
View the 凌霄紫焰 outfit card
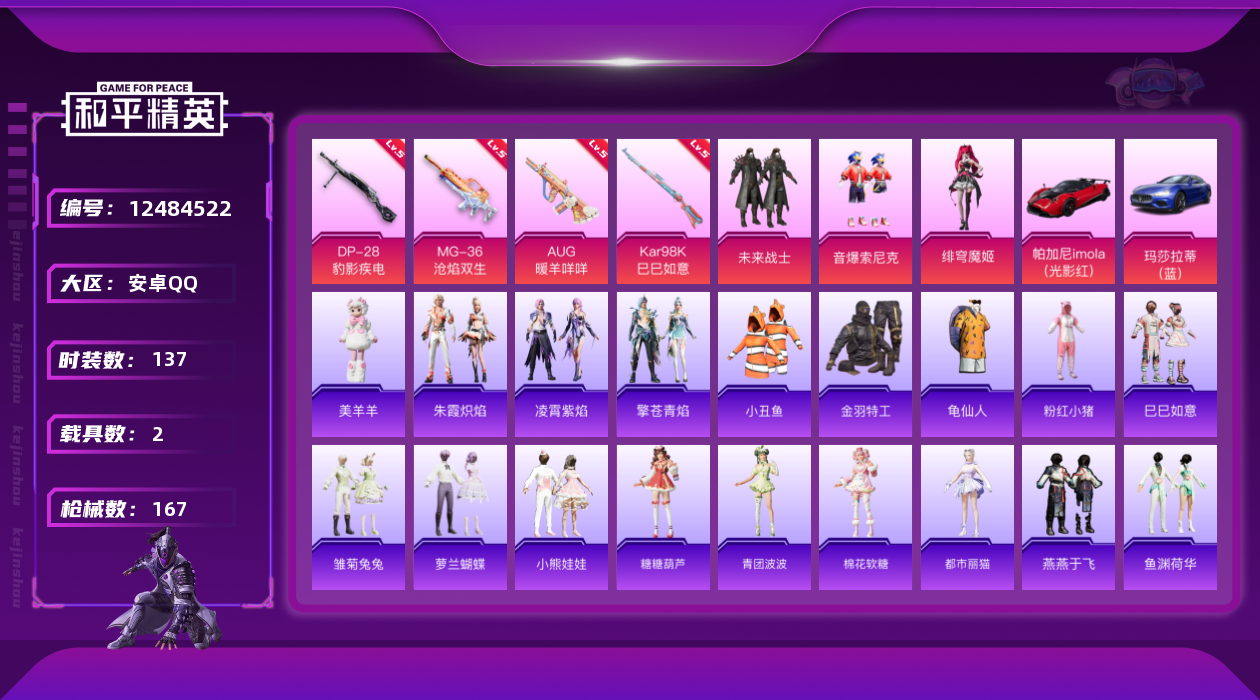pos(561,364)
